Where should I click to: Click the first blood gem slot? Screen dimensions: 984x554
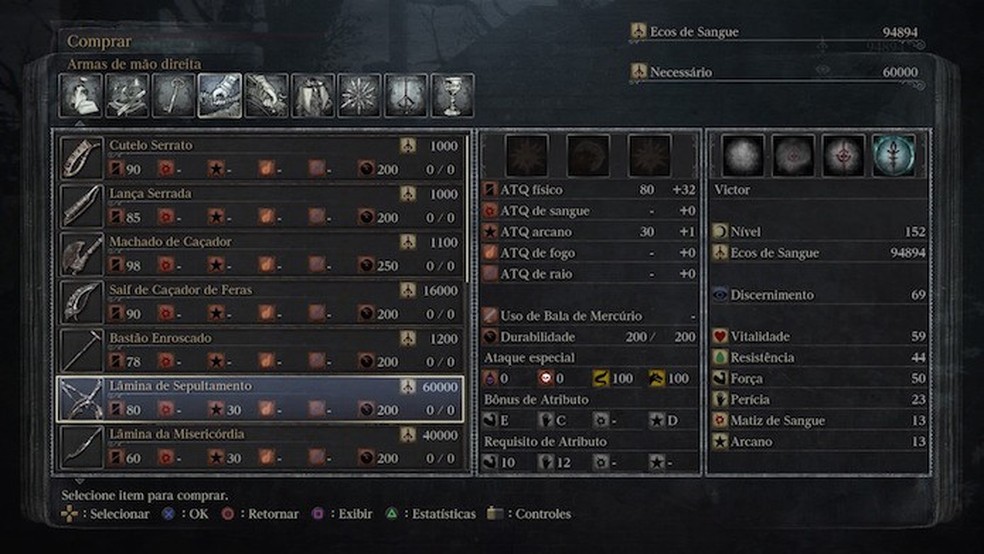526,156
